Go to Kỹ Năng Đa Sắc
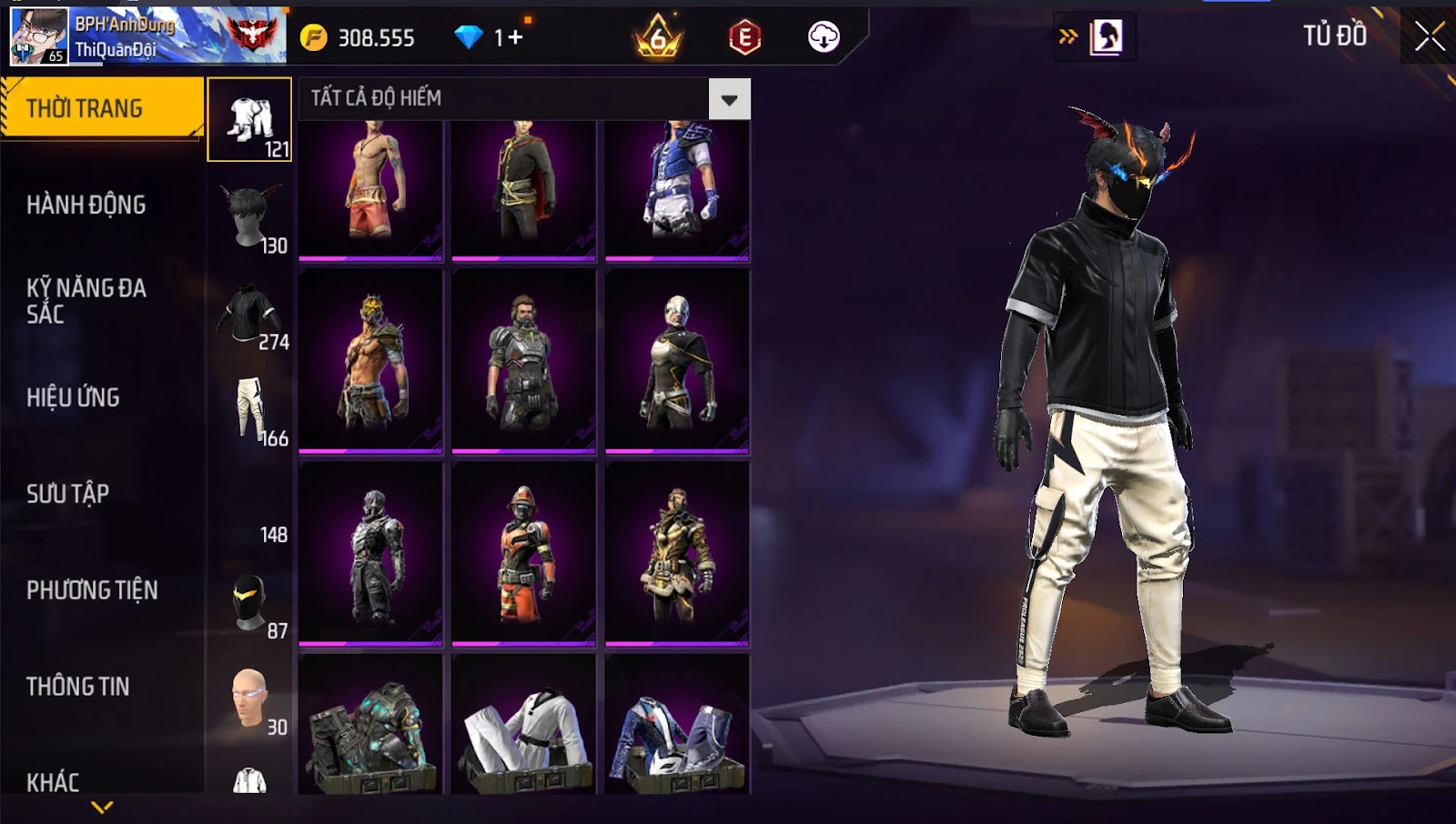This screenshot has width=1456, height=824. coord(86,301)
